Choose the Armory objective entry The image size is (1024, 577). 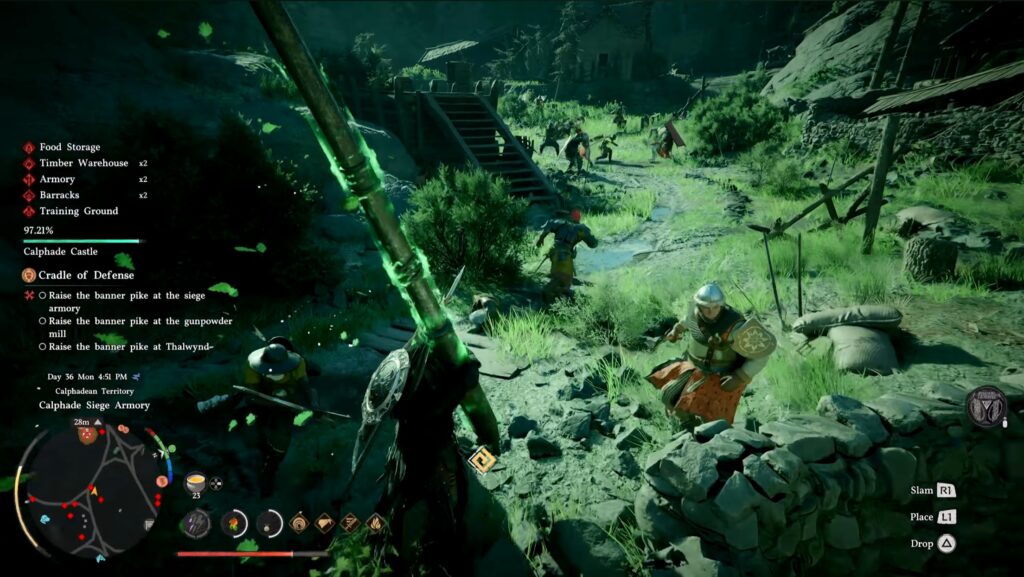pos(56,179)
